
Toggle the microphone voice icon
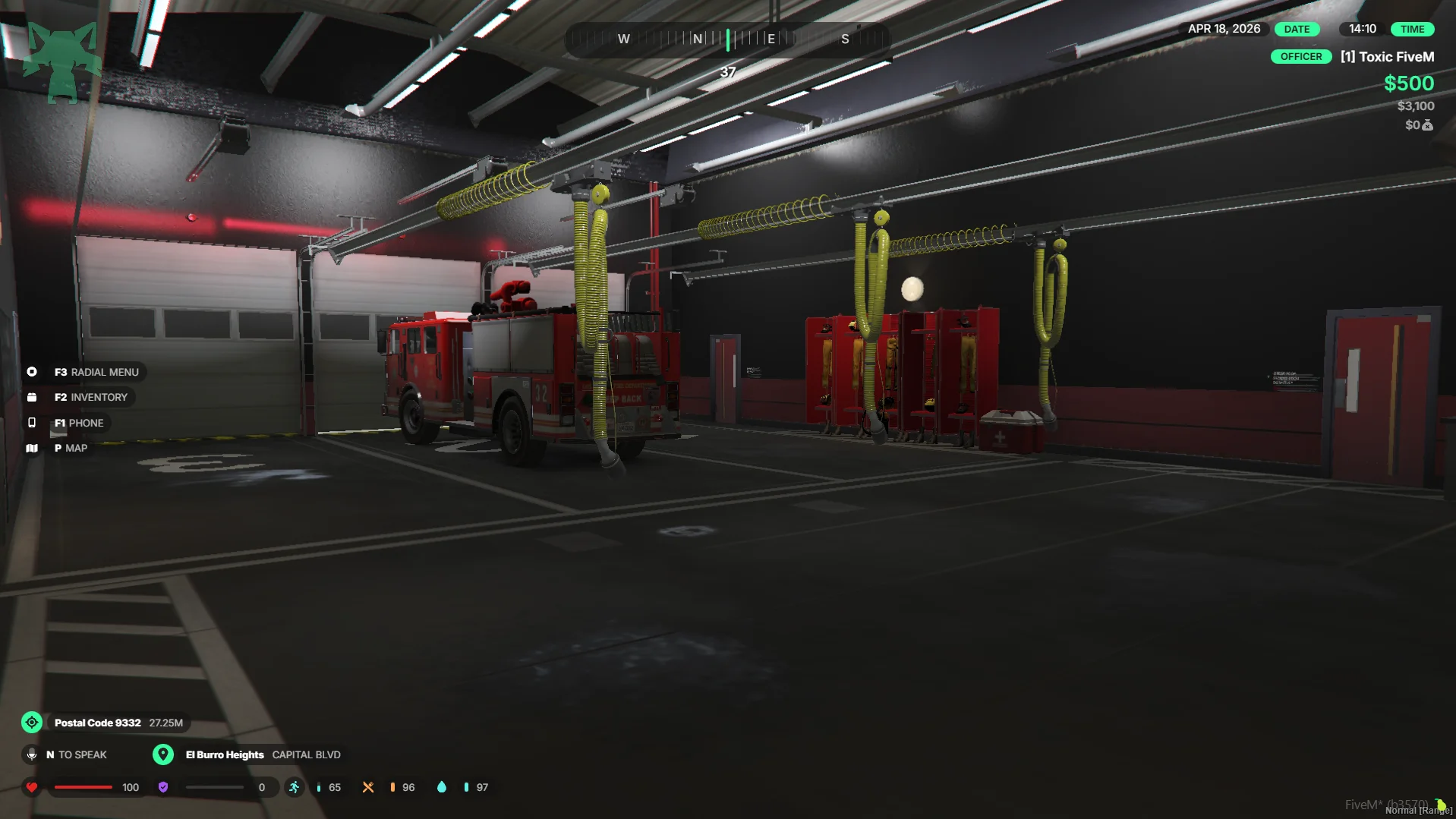coord(32,754)
